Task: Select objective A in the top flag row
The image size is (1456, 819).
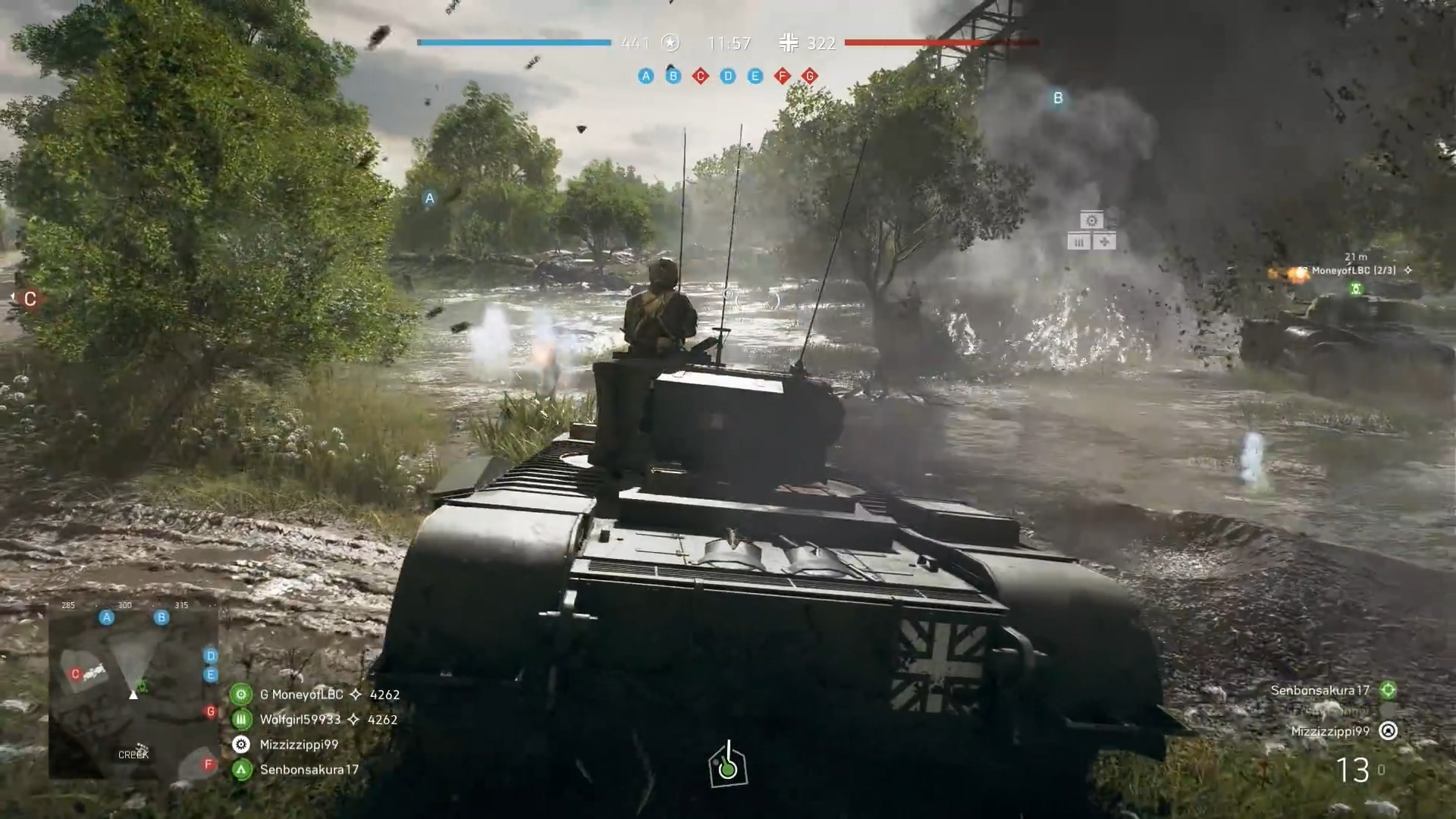Action: coord(645,76)
